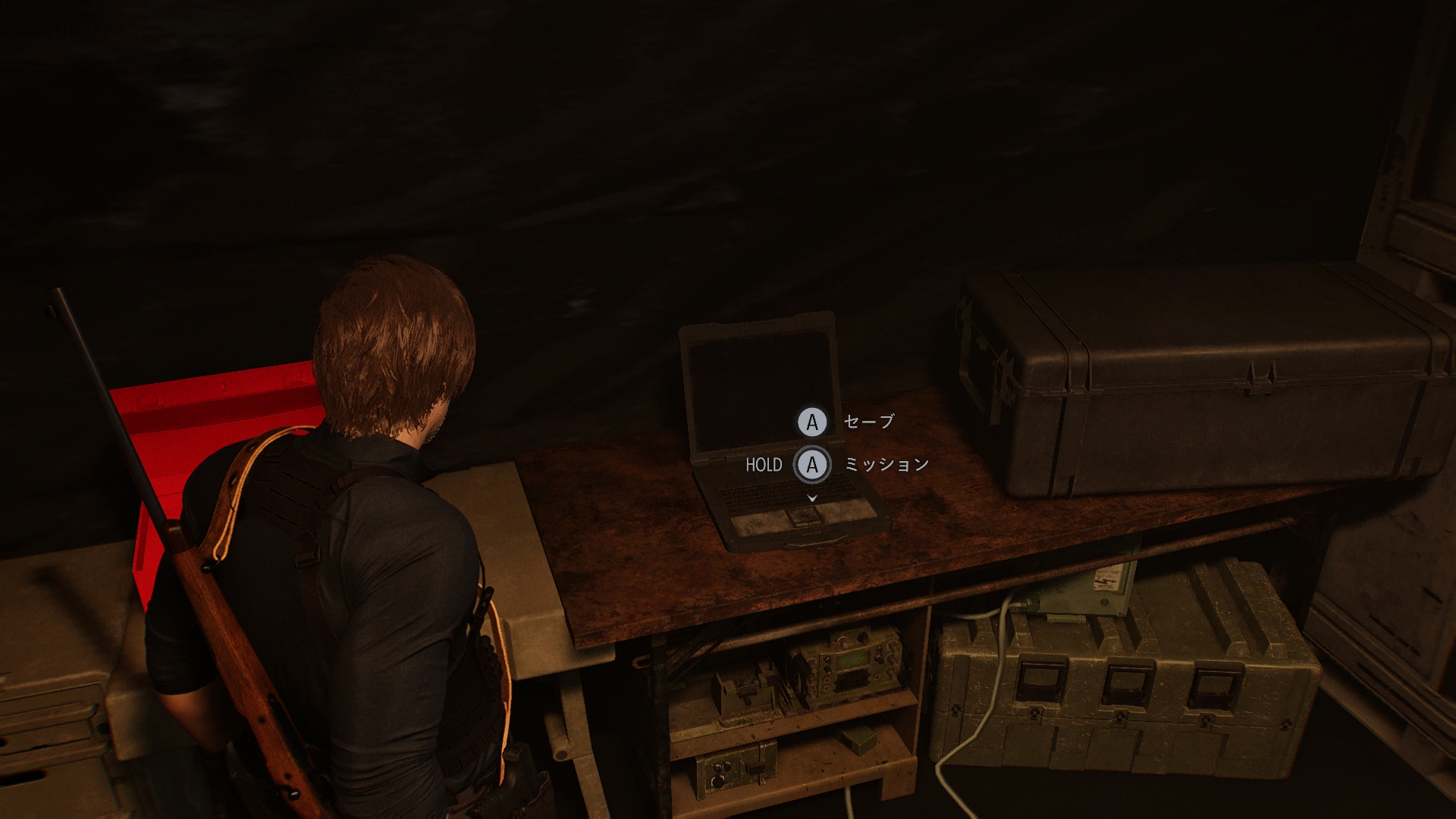The width and height of the screenshot is (1456, 819).
Task: Select the ミッション mission option
Action: [886, 464]
